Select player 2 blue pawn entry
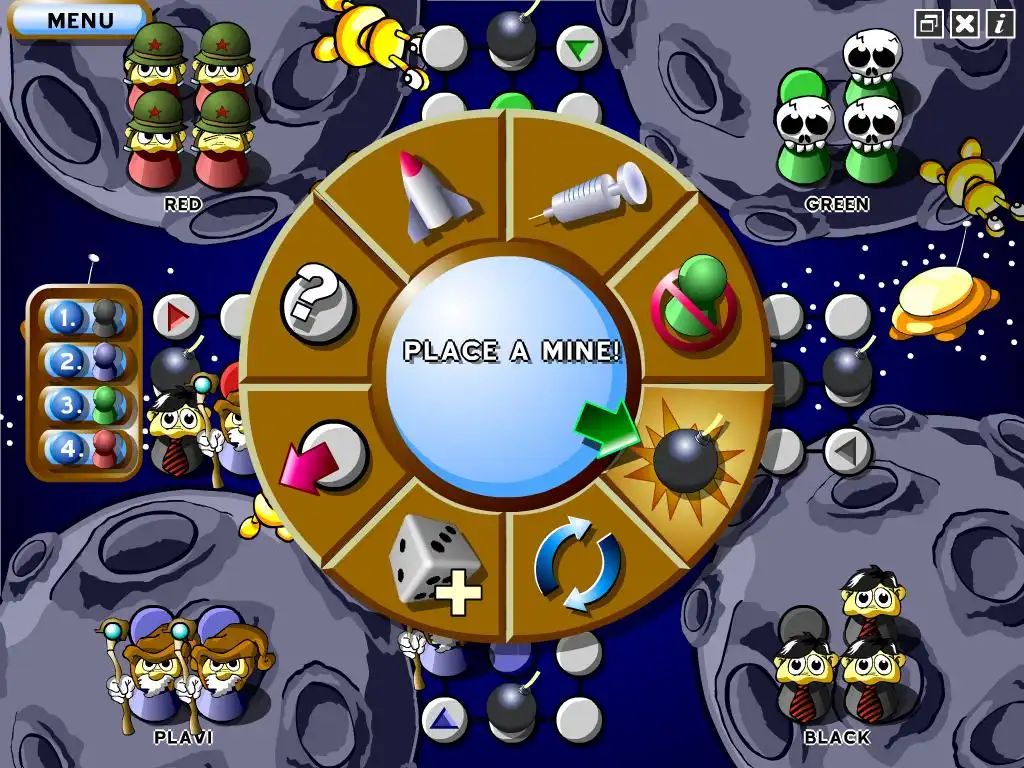Screen dimensions: 1024x768 point(86,362)
